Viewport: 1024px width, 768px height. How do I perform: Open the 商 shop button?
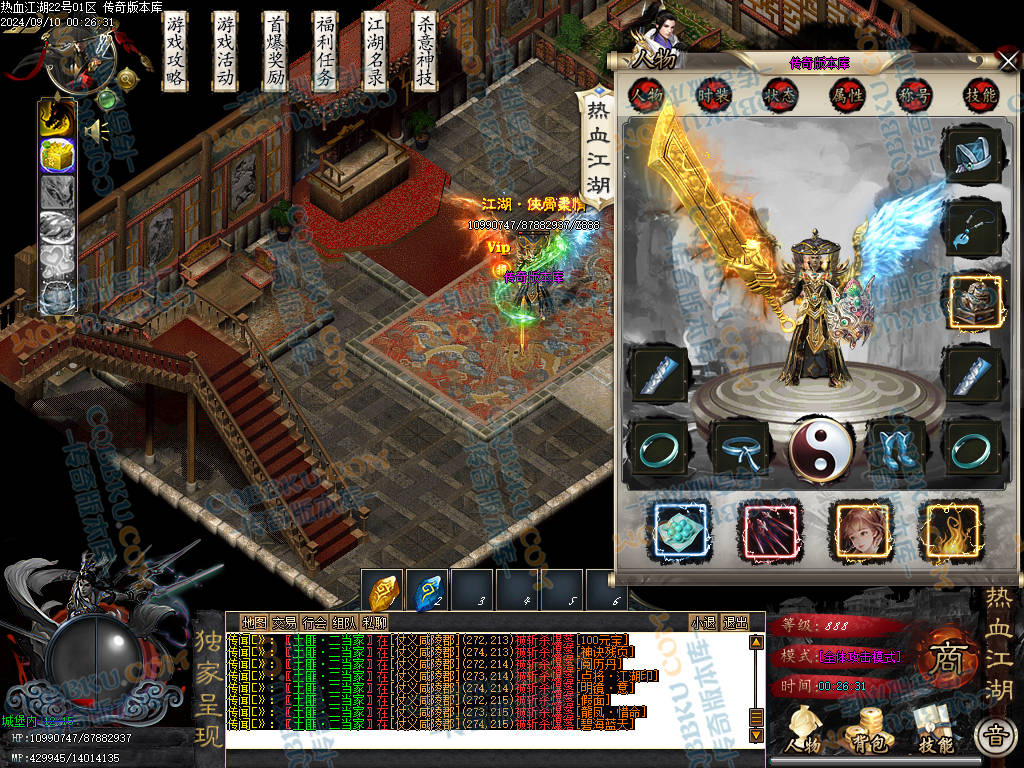[941, 662]
